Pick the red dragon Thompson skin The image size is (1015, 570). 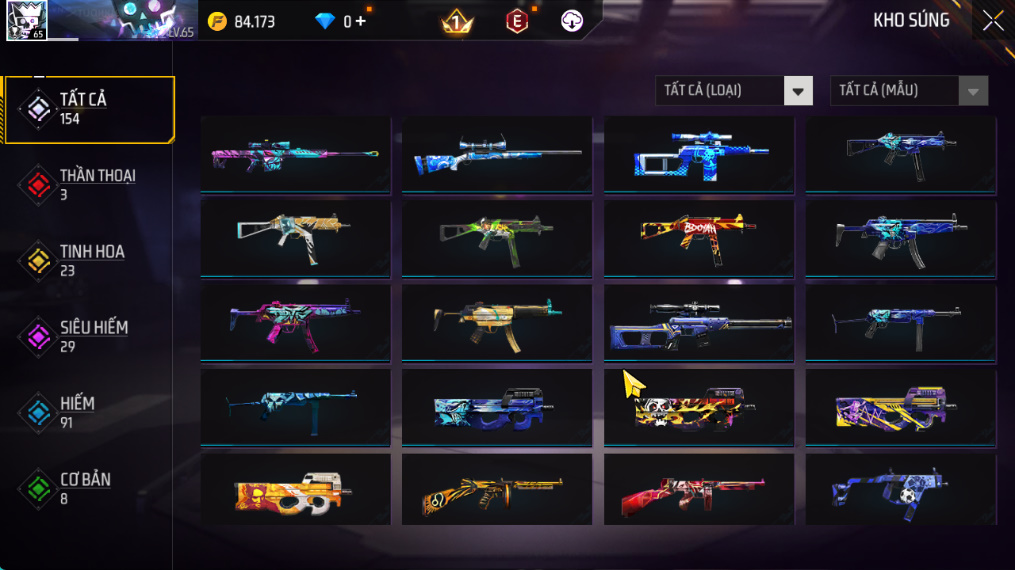[699, 490]
